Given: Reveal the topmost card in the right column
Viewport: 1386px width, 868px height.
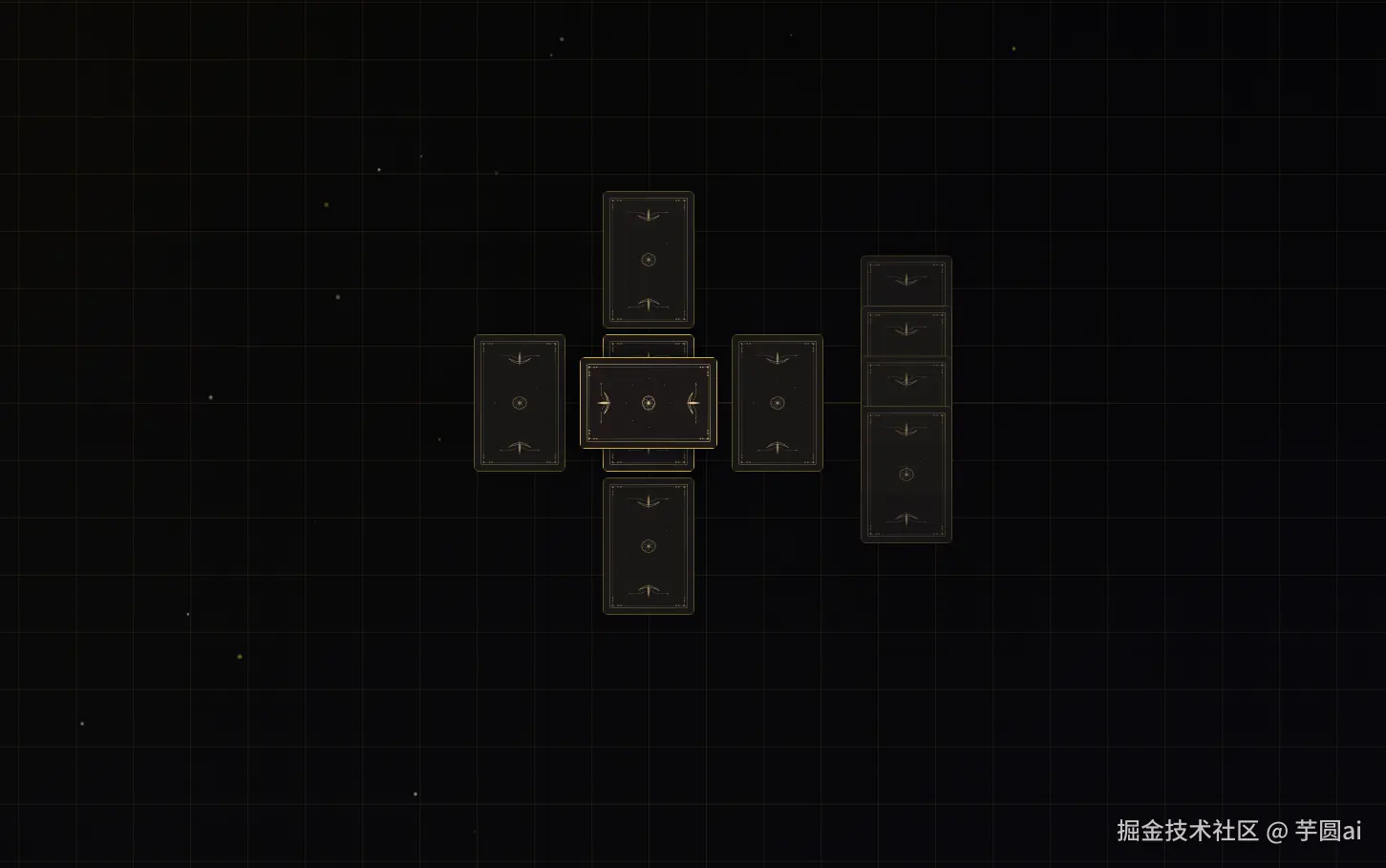Looking at the screenshot, I should point(906,283).
